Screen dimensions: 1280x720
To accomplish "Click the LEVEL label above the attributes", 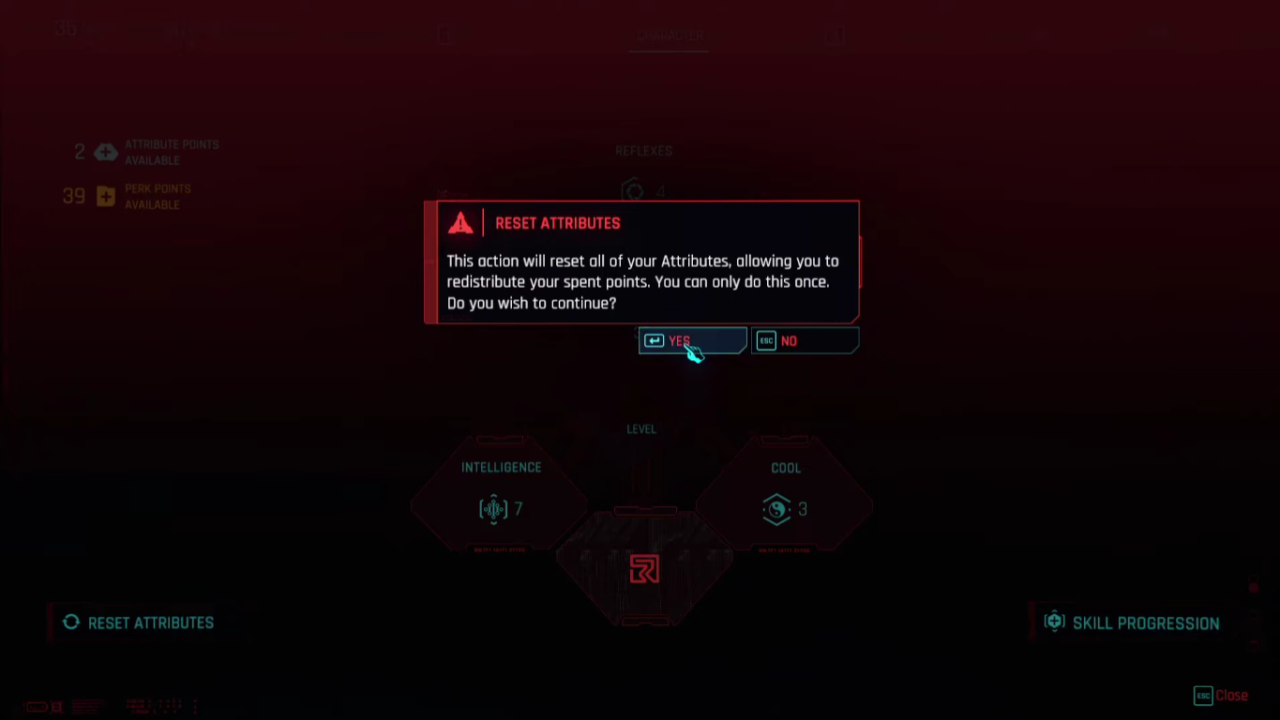I will point(641,429).
